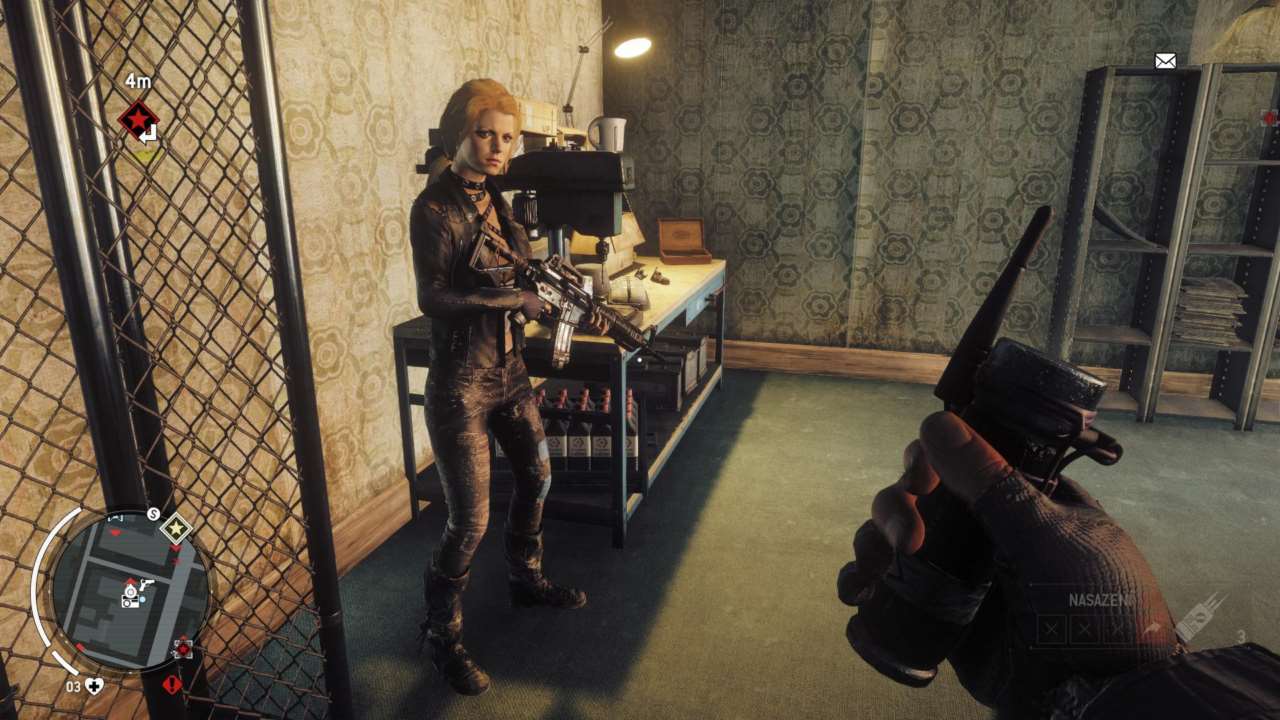Click the red star bracketed minimap marker
The image size is (1280, 720).
click(182, 647)
